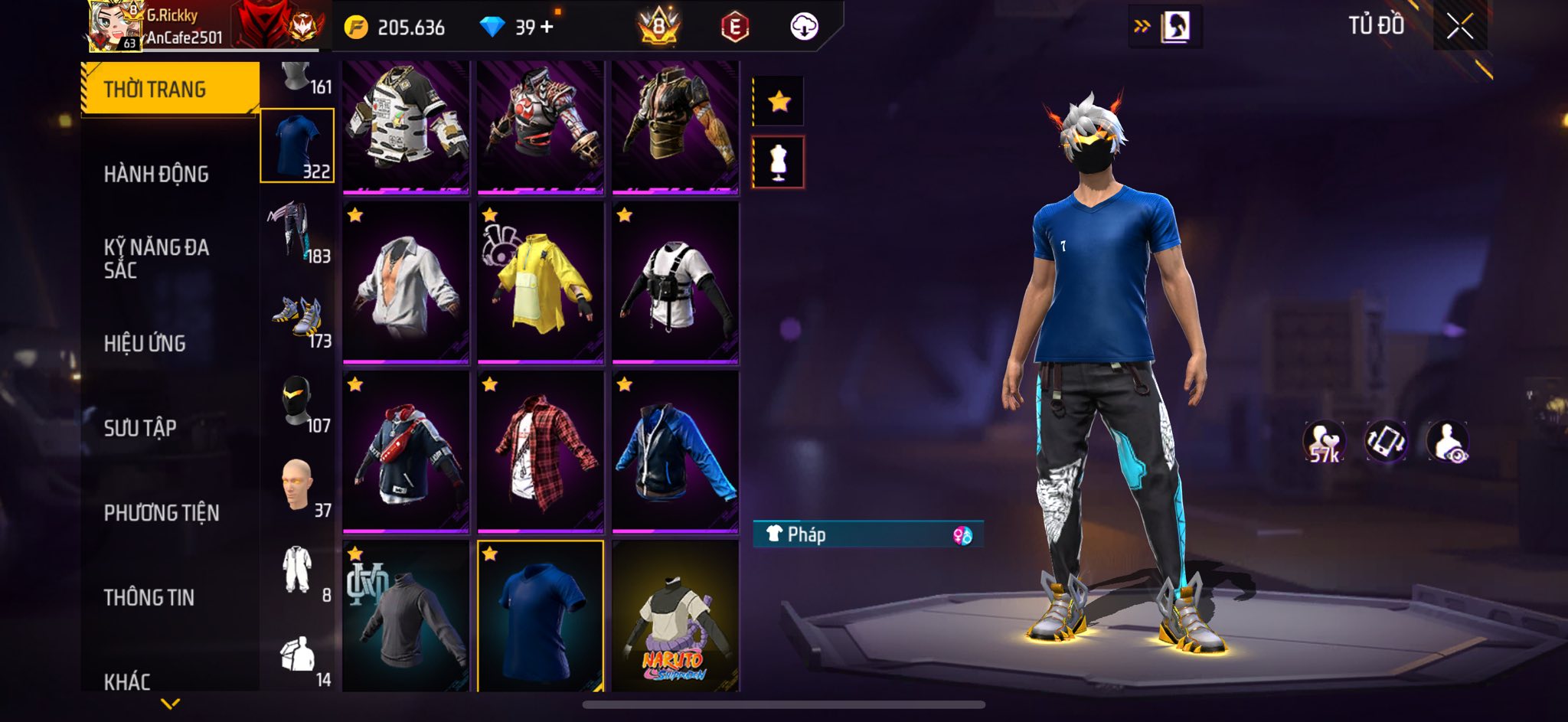Choose the Naruto Shippuden outfit top
The width and height of the screenshot is (1568, 722).
click(675, 617)
